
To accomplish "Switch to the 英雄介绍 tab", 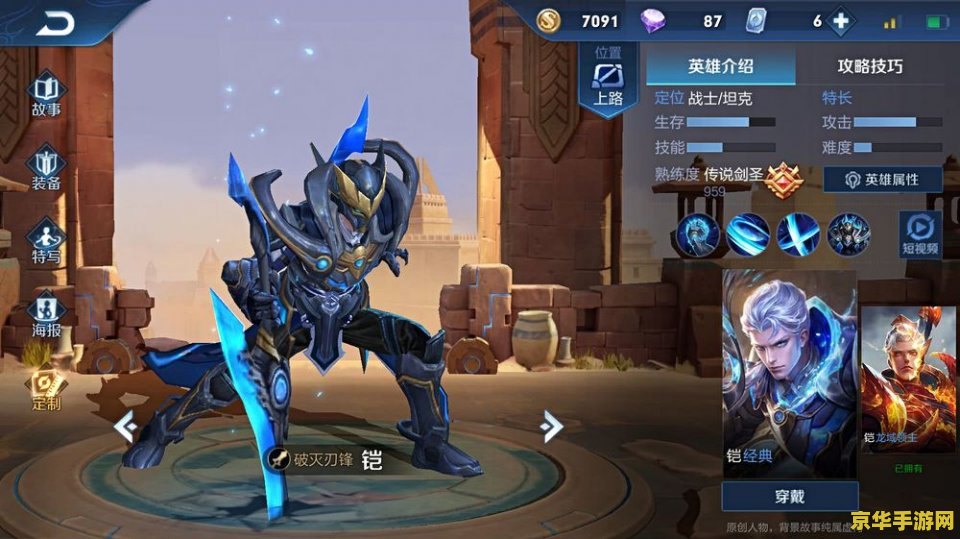I will coord(720,67).
